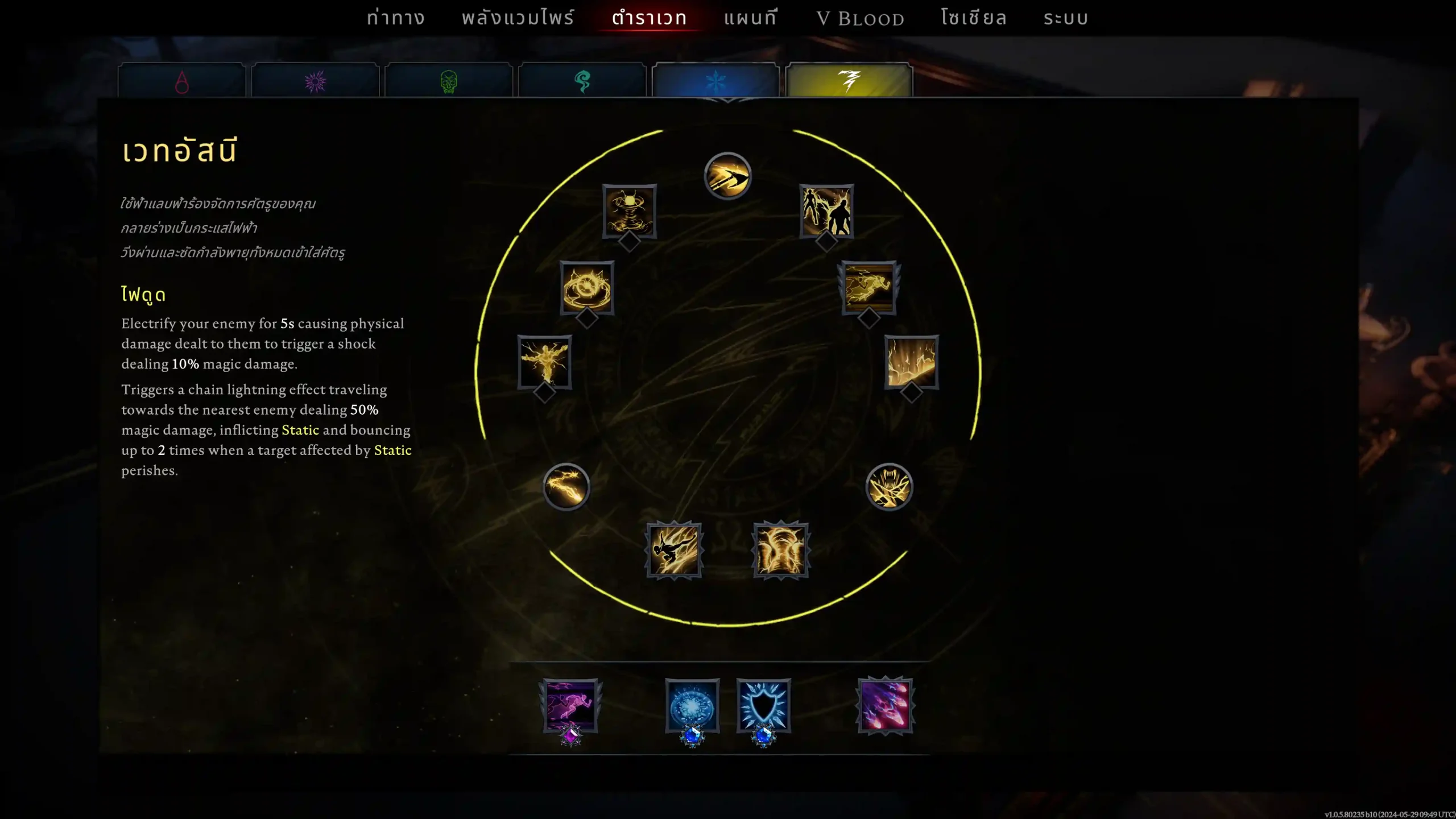
Task: Open the ระบบ system tab
Action: (1065, 18)
